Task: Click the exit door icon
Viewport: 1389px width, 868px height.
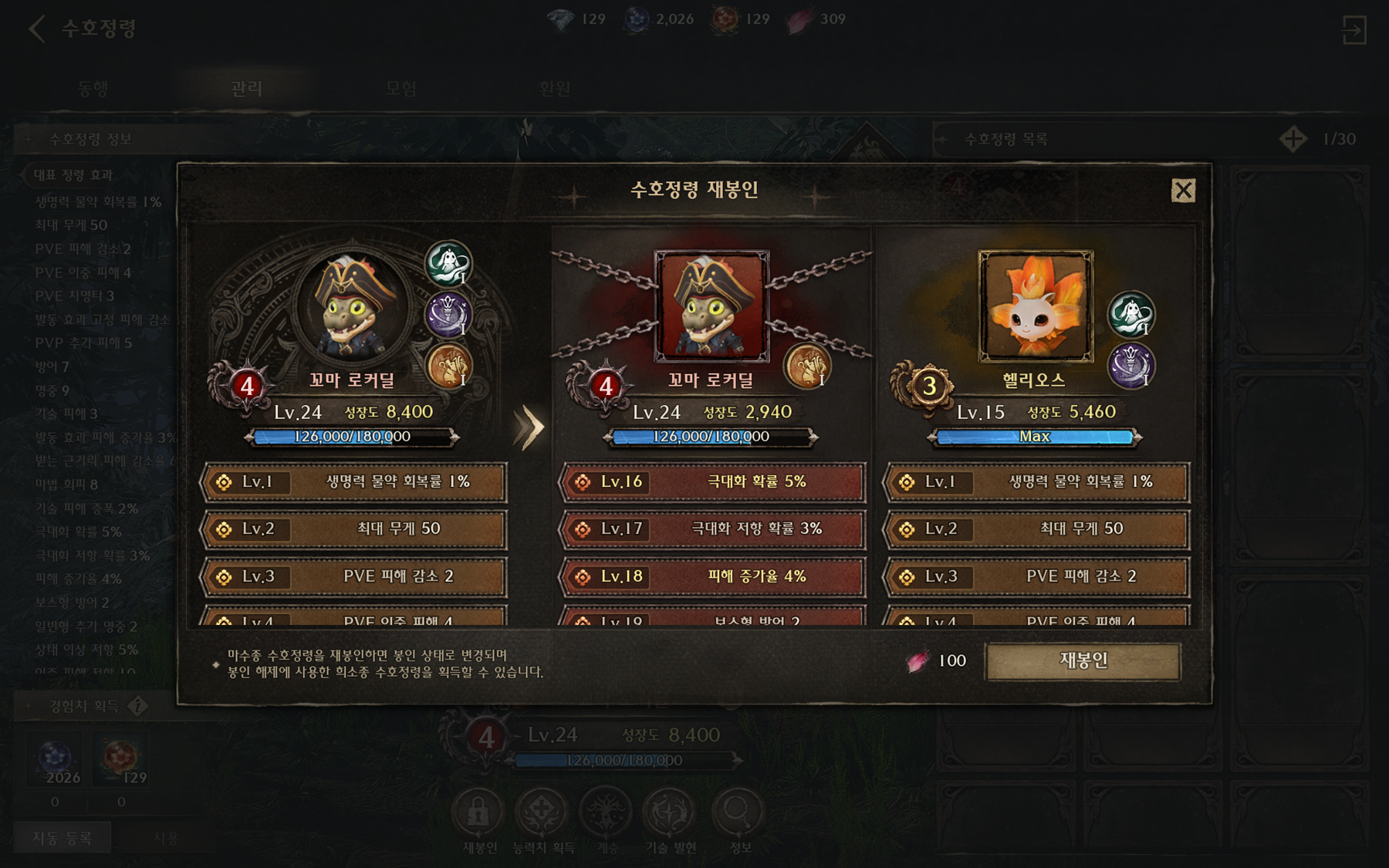Action: point(1354,31)
